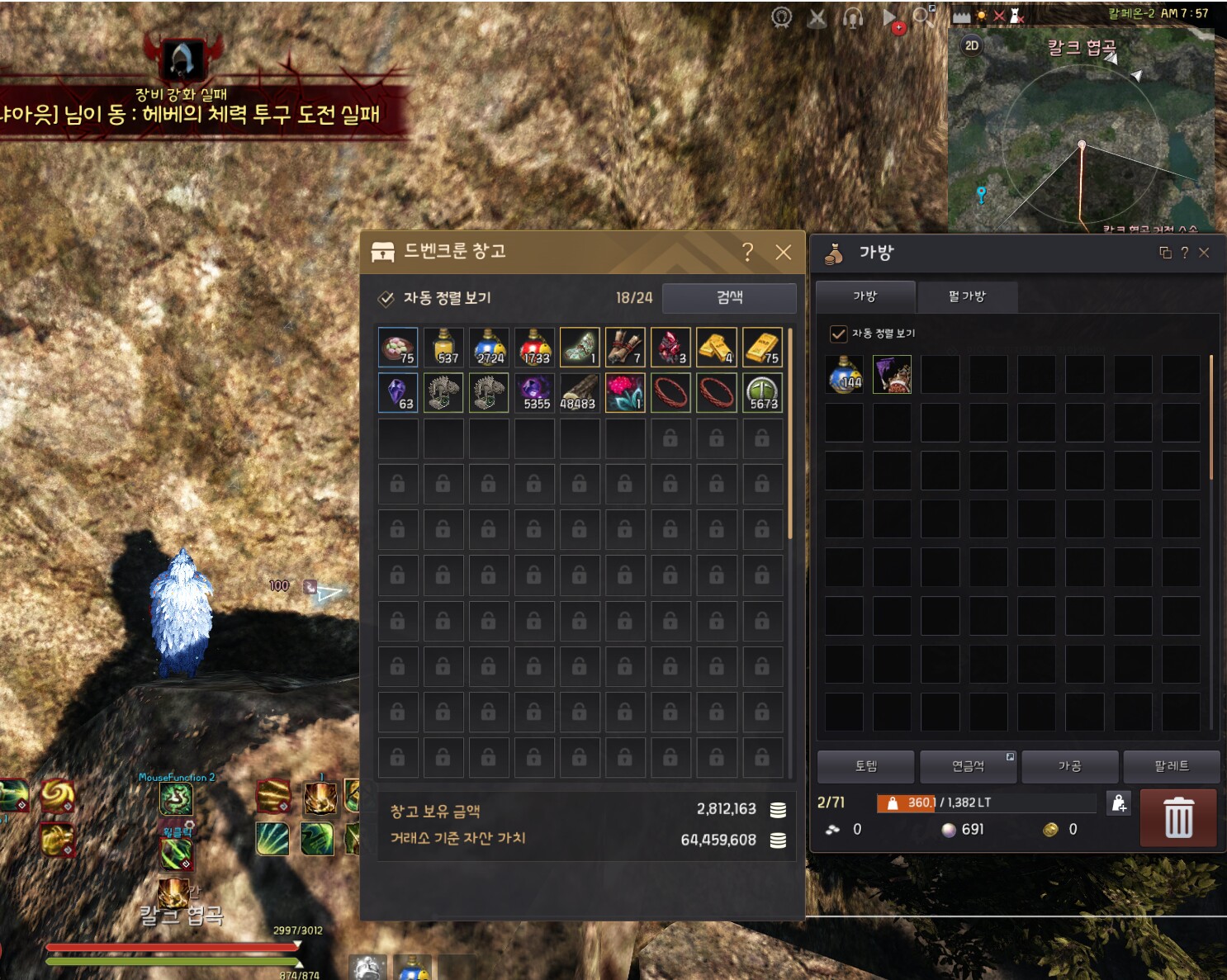Open the 팔레트 panel button
The image size is (1227, 980).
(1173, 766)
